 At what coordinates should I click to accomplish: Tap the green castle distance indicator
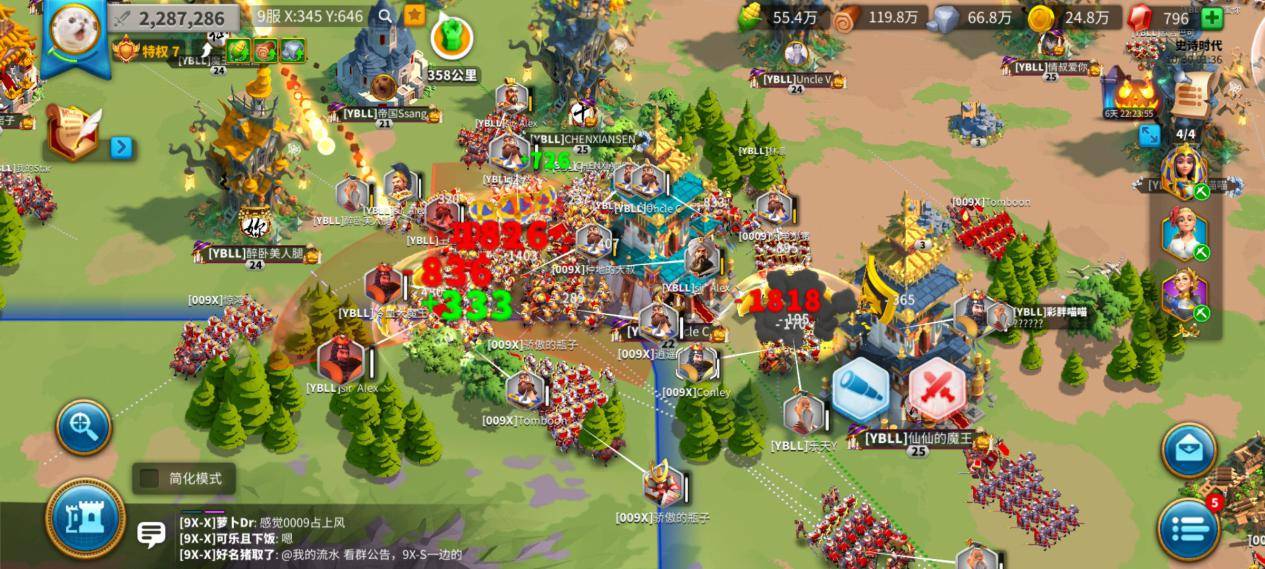(451, 37)
